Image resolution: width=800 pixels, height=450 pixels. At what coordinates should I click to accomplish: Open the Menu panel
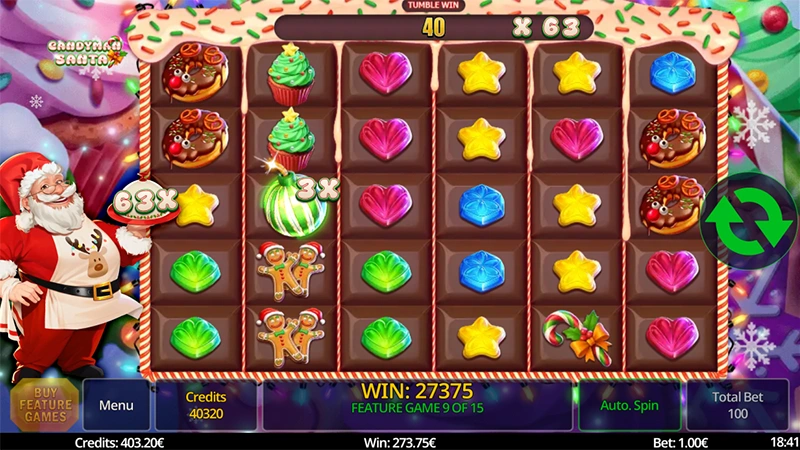tap(116, 405)
